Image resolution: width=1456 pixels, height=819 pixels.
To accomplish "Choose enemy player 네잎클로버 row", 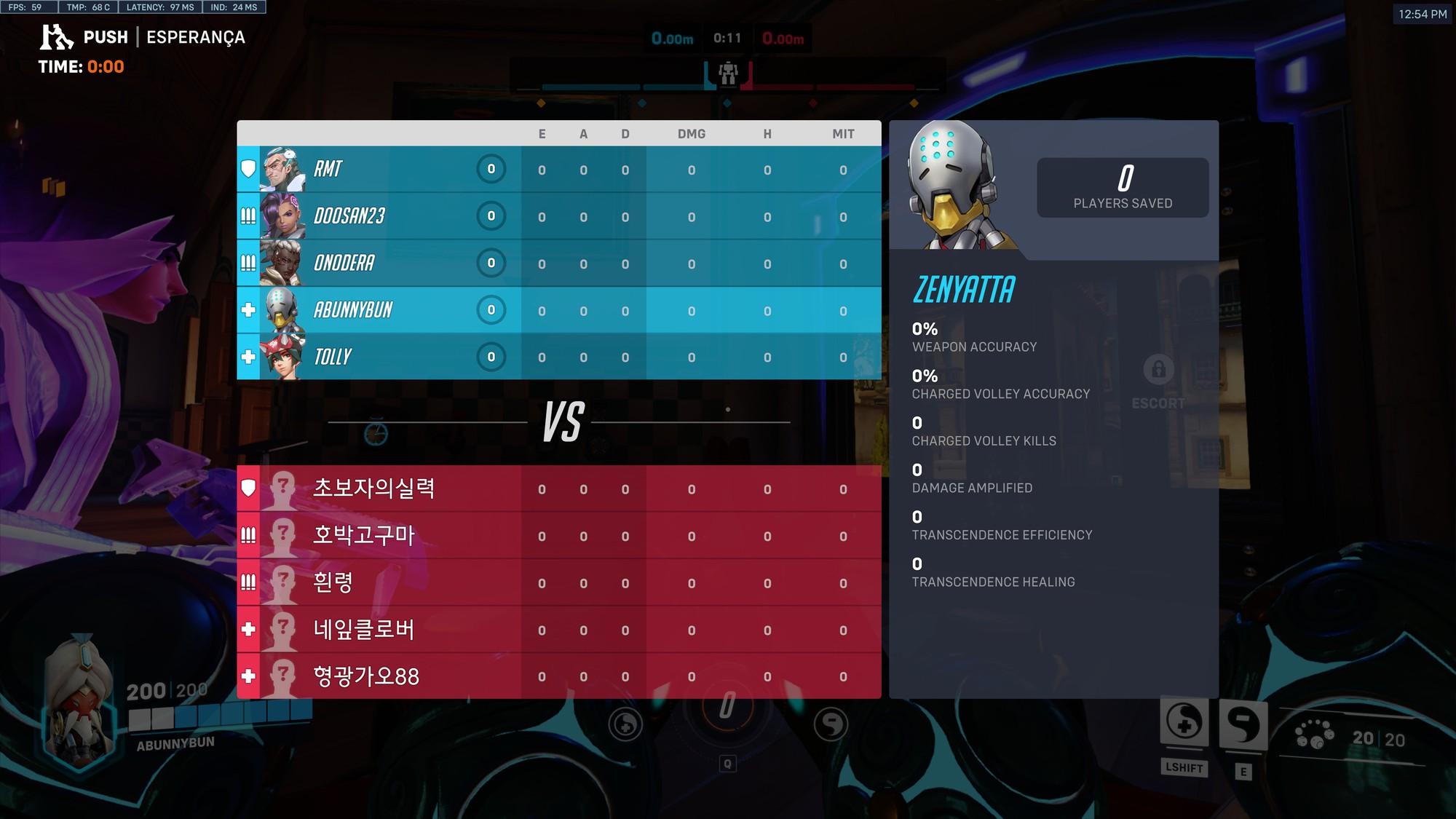I will click(x=558, y=630).
